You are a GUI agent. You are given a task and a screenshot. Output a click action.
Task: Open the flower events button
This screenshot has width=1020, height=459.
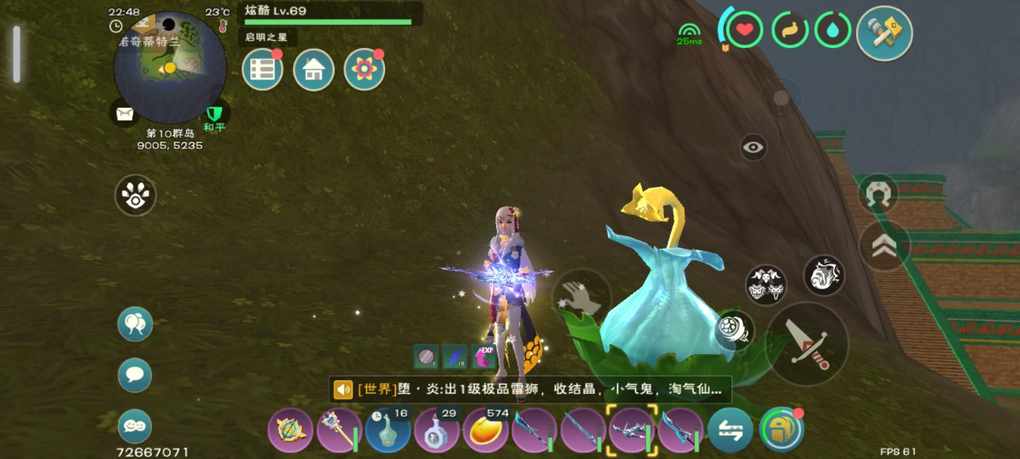pos(364,70)
